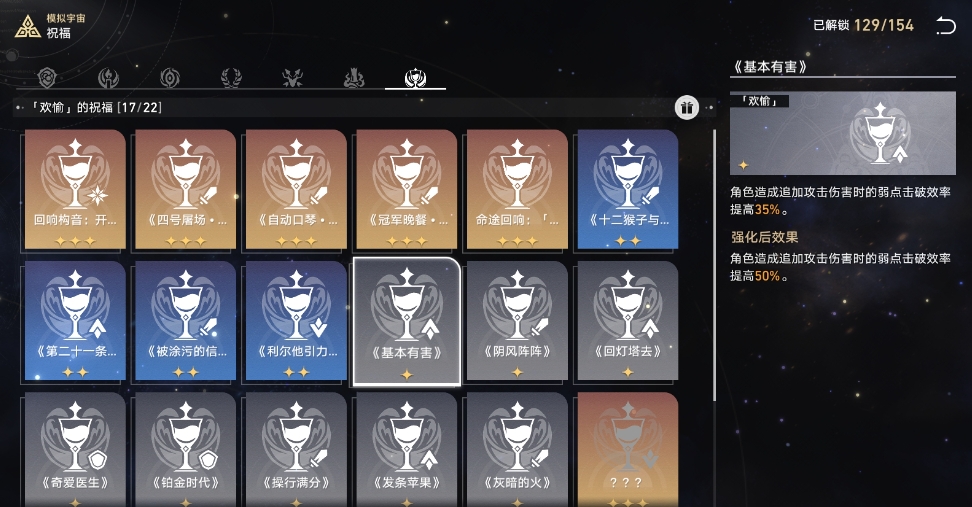
Task: Select the 《阴风阵阵》 blessing card
Action: tap(517, 321)
